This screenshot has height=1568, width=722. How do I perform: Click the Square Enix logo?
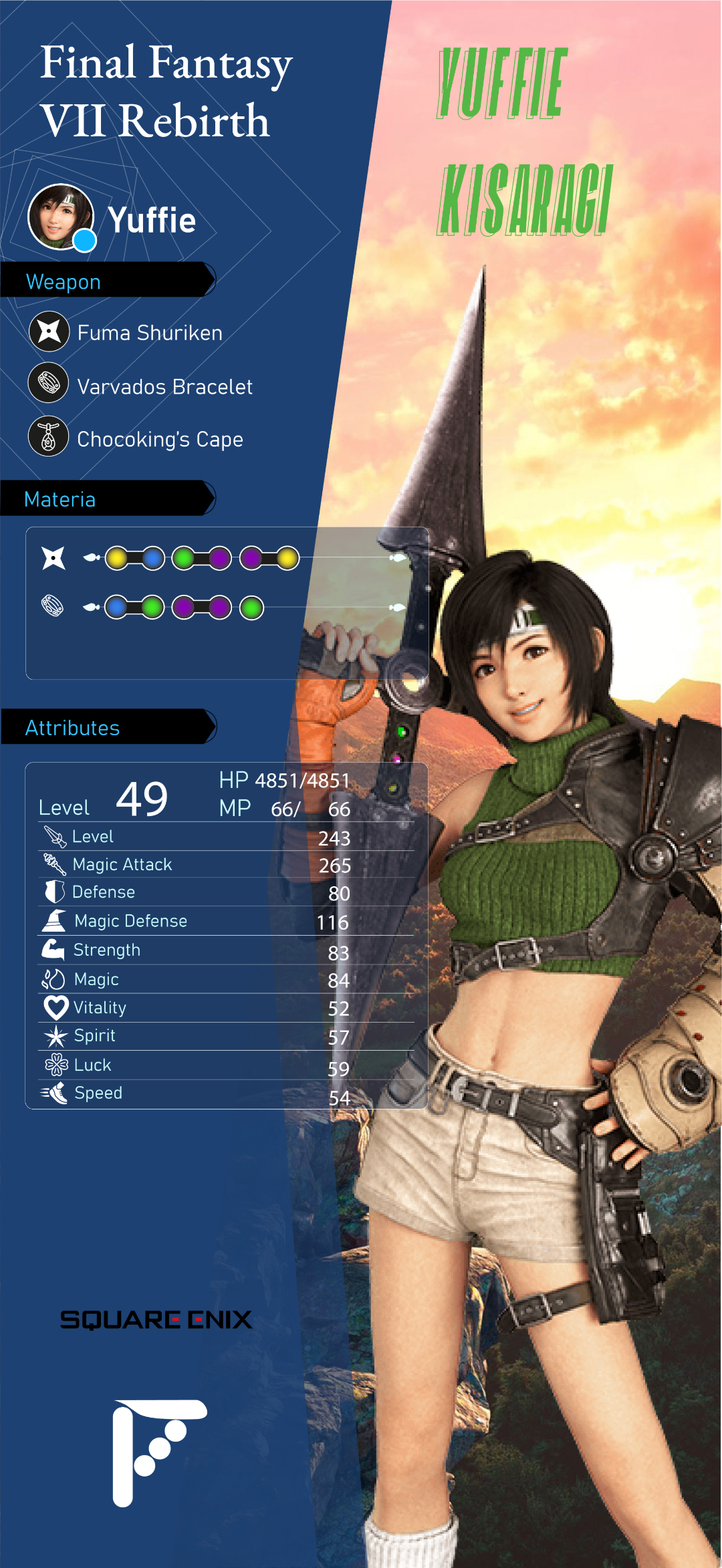tap(156, 1319)
